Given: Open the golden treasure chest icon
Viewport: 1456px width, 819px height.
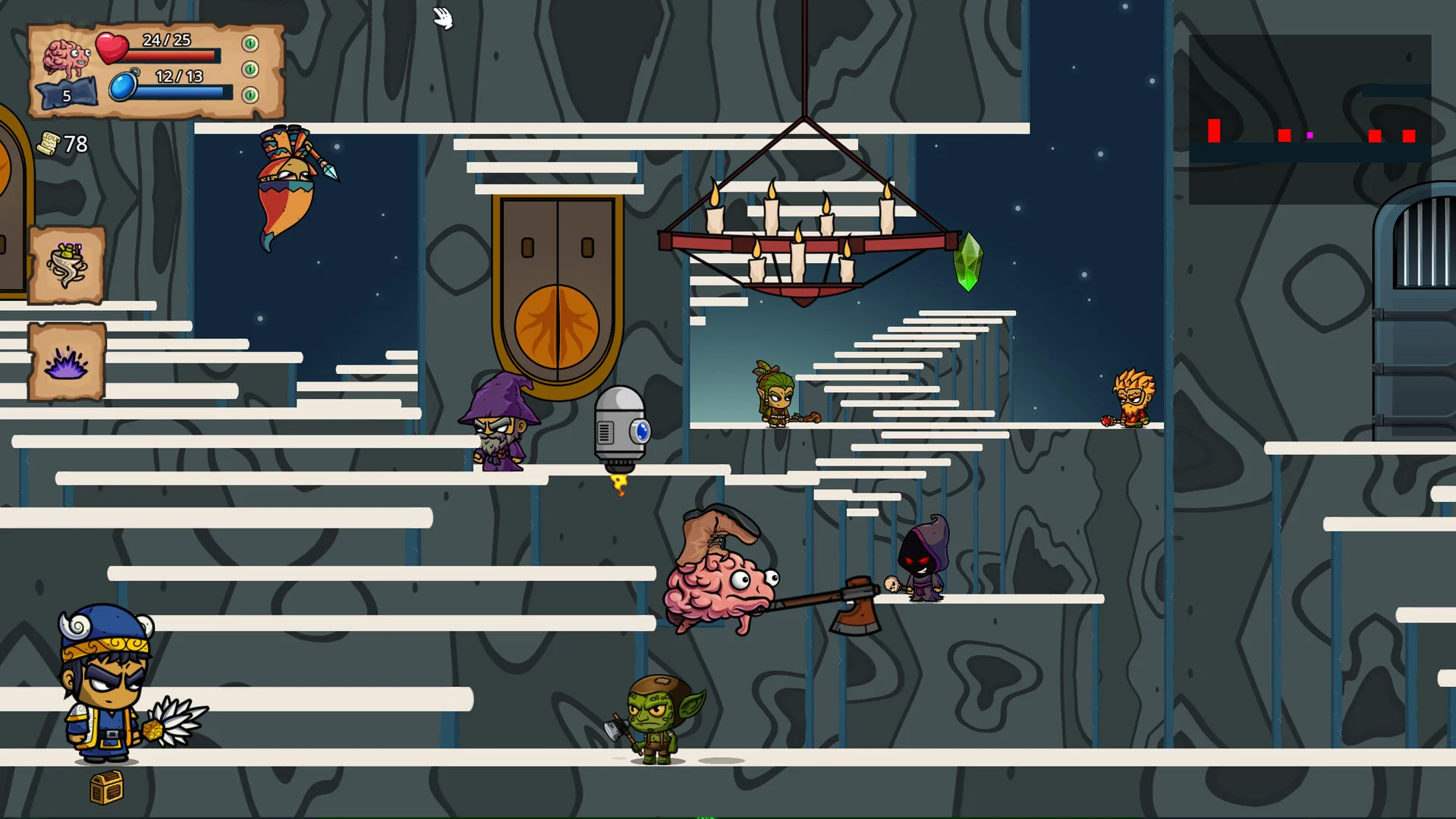Looking at the screenshot, I should 106,787.
